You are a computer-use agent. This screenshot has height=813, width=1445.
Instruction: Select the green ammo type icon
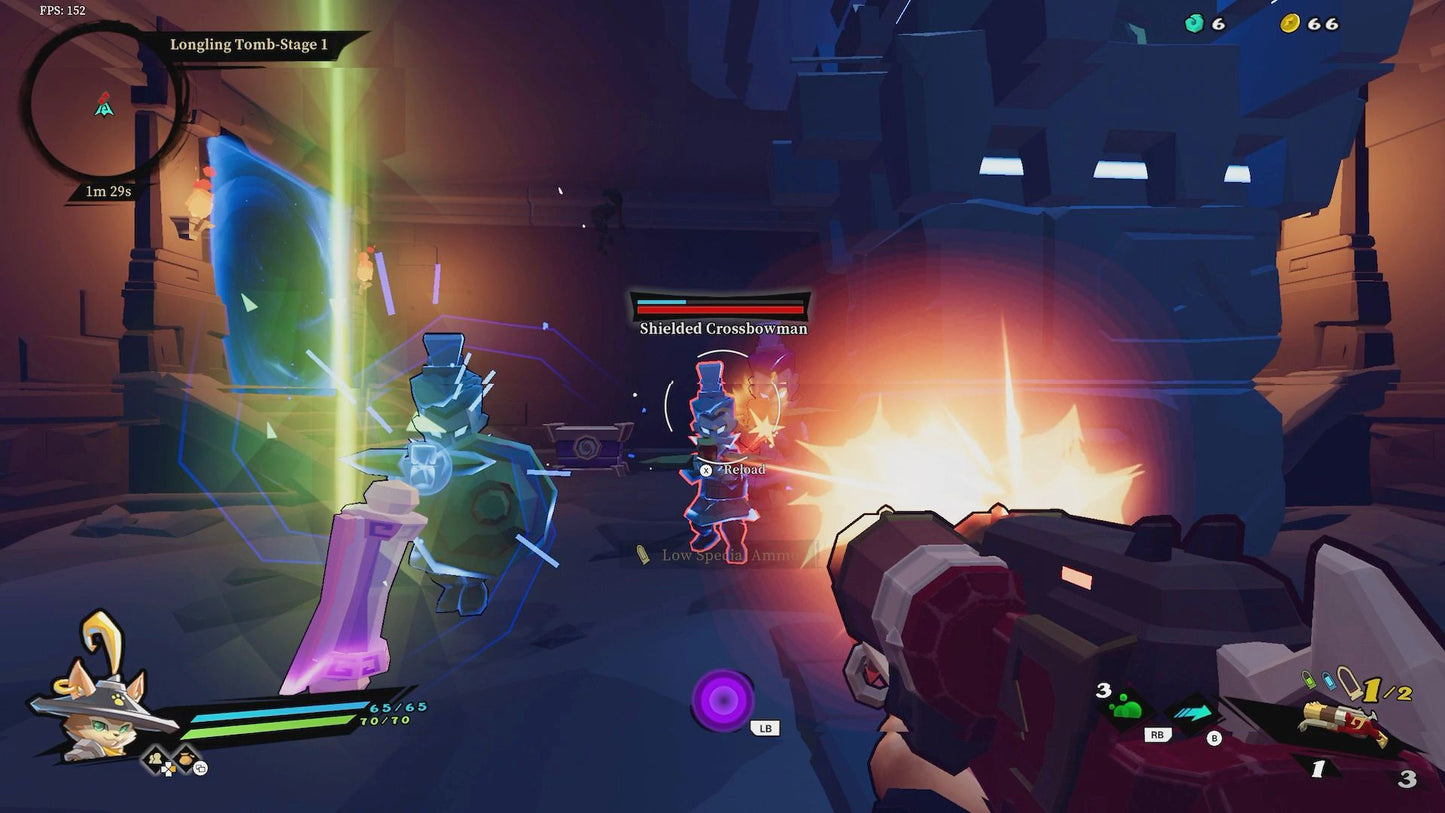click(x=1310, y=680)
